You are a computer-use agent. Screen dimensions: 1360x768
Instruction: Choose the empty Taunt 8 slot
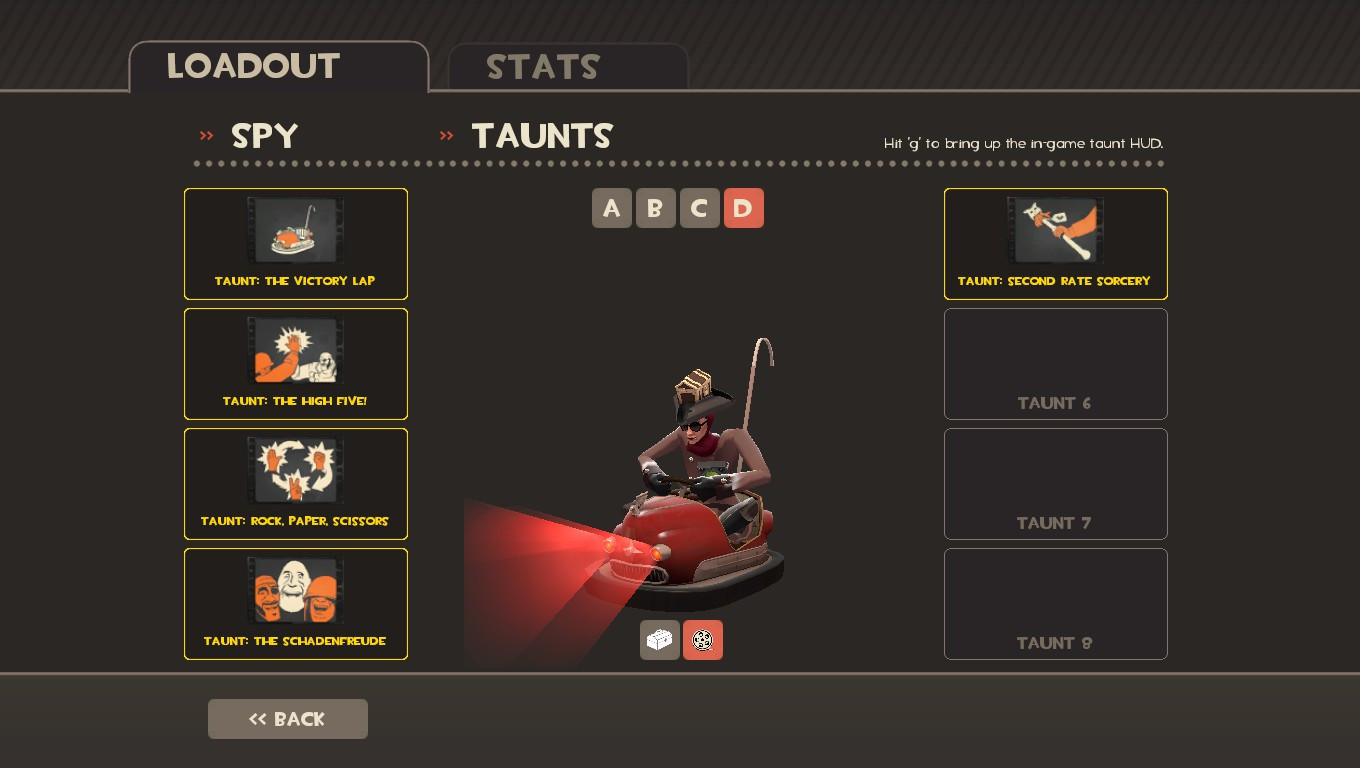(x=1056, y=604)
